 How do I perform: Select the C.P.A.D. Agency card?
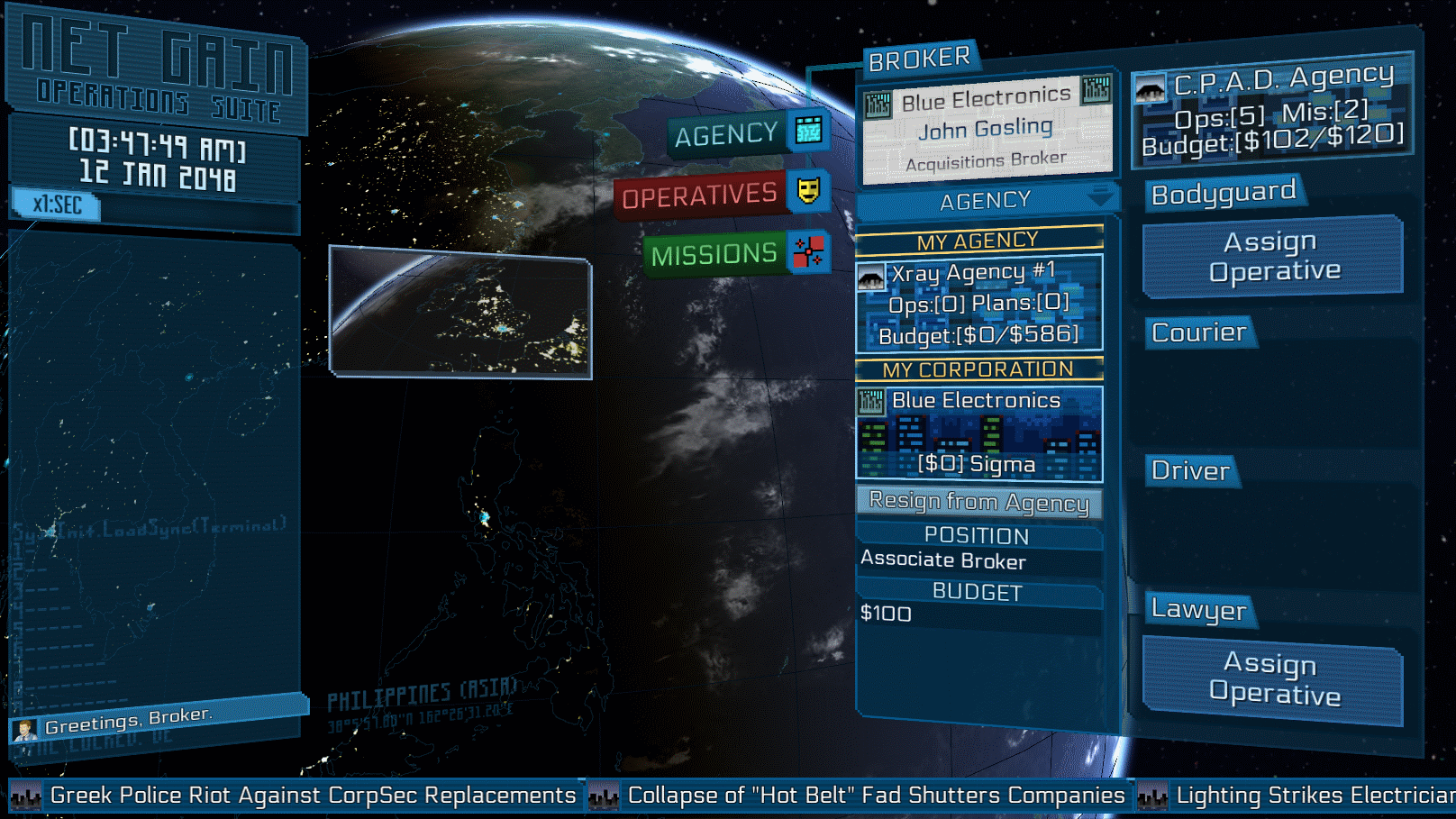(x=1272, y=112)
